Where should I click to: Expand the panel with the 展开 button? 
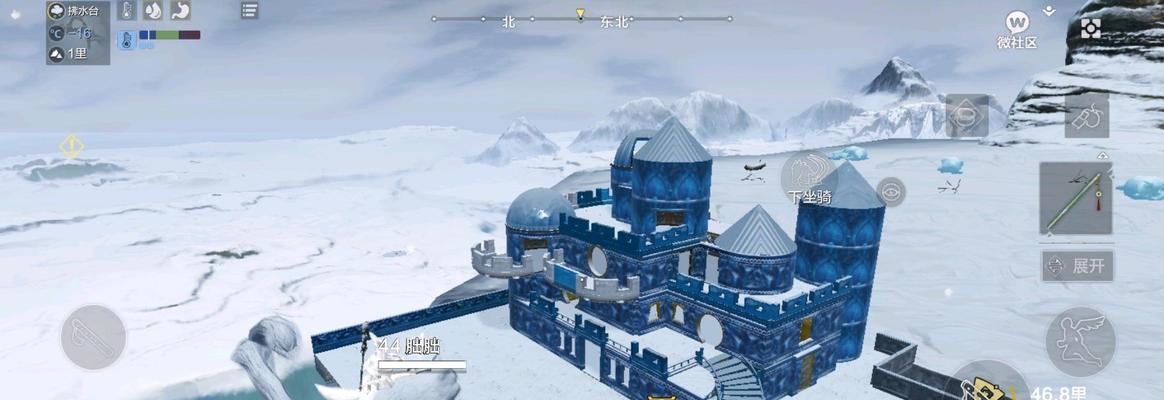coord(1077,266)
